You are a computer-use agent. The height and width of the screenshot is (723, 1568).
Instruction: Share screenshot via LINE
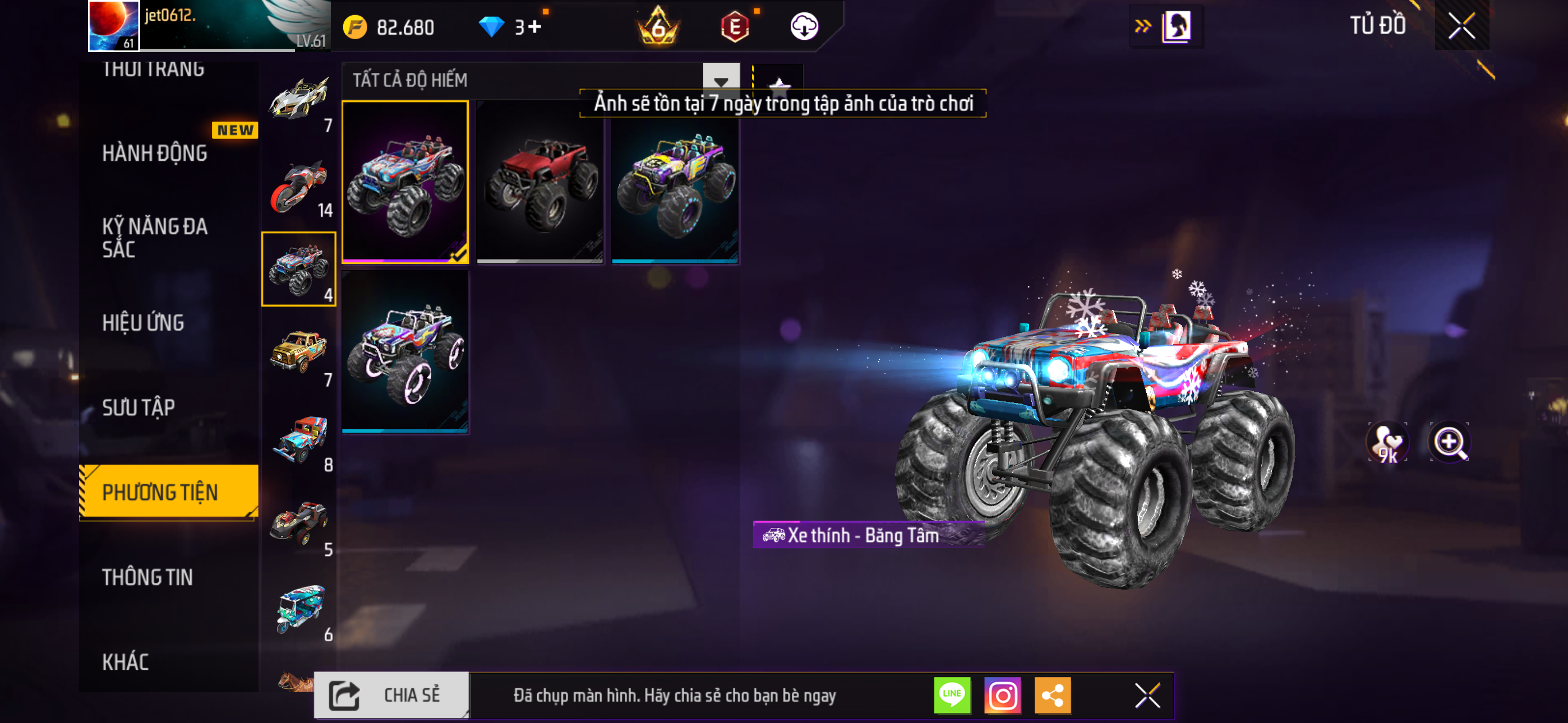(x=952, y=695)
